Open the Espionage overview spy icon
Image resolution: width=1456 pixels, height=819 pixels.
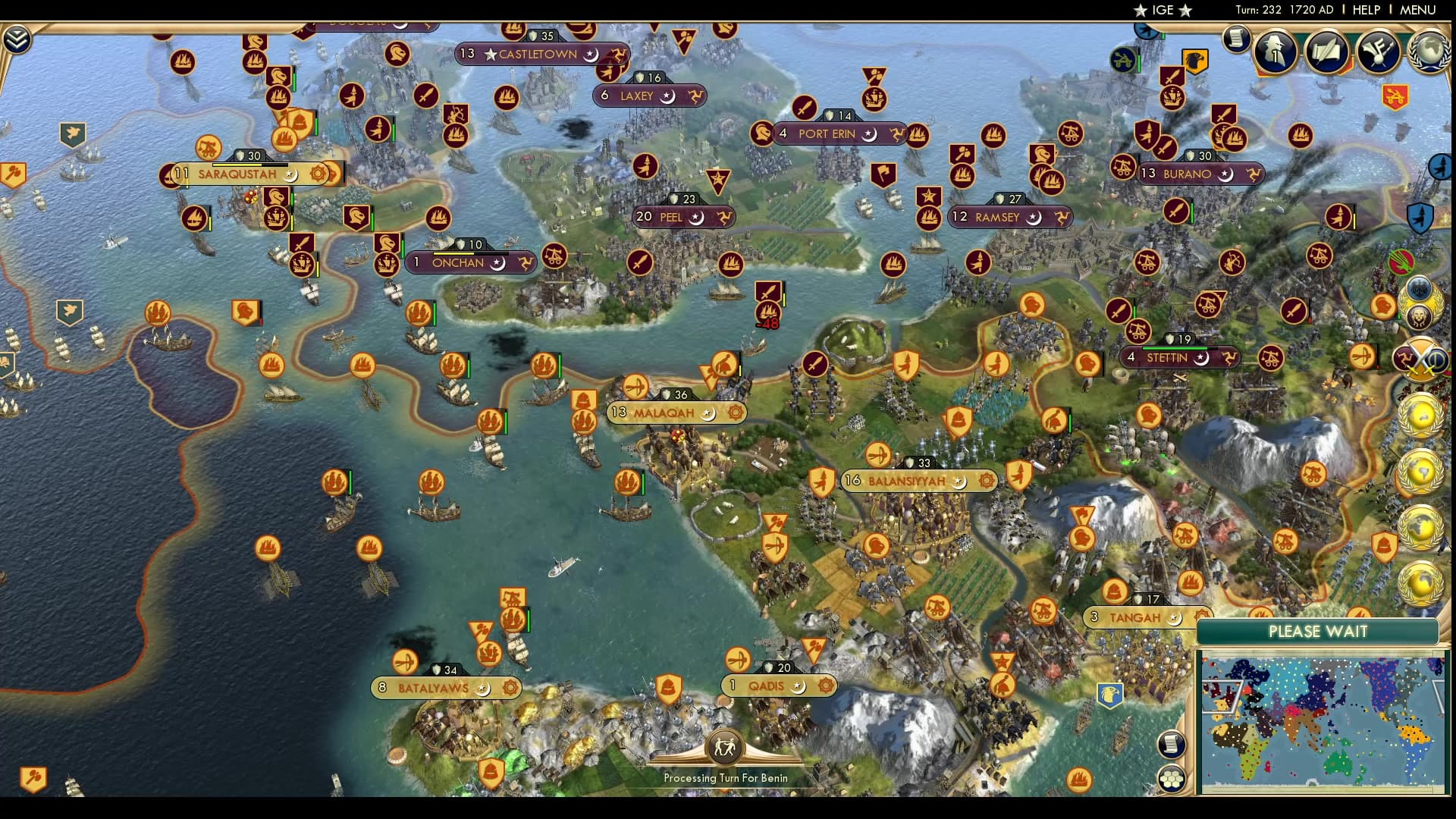(1275, 51)
